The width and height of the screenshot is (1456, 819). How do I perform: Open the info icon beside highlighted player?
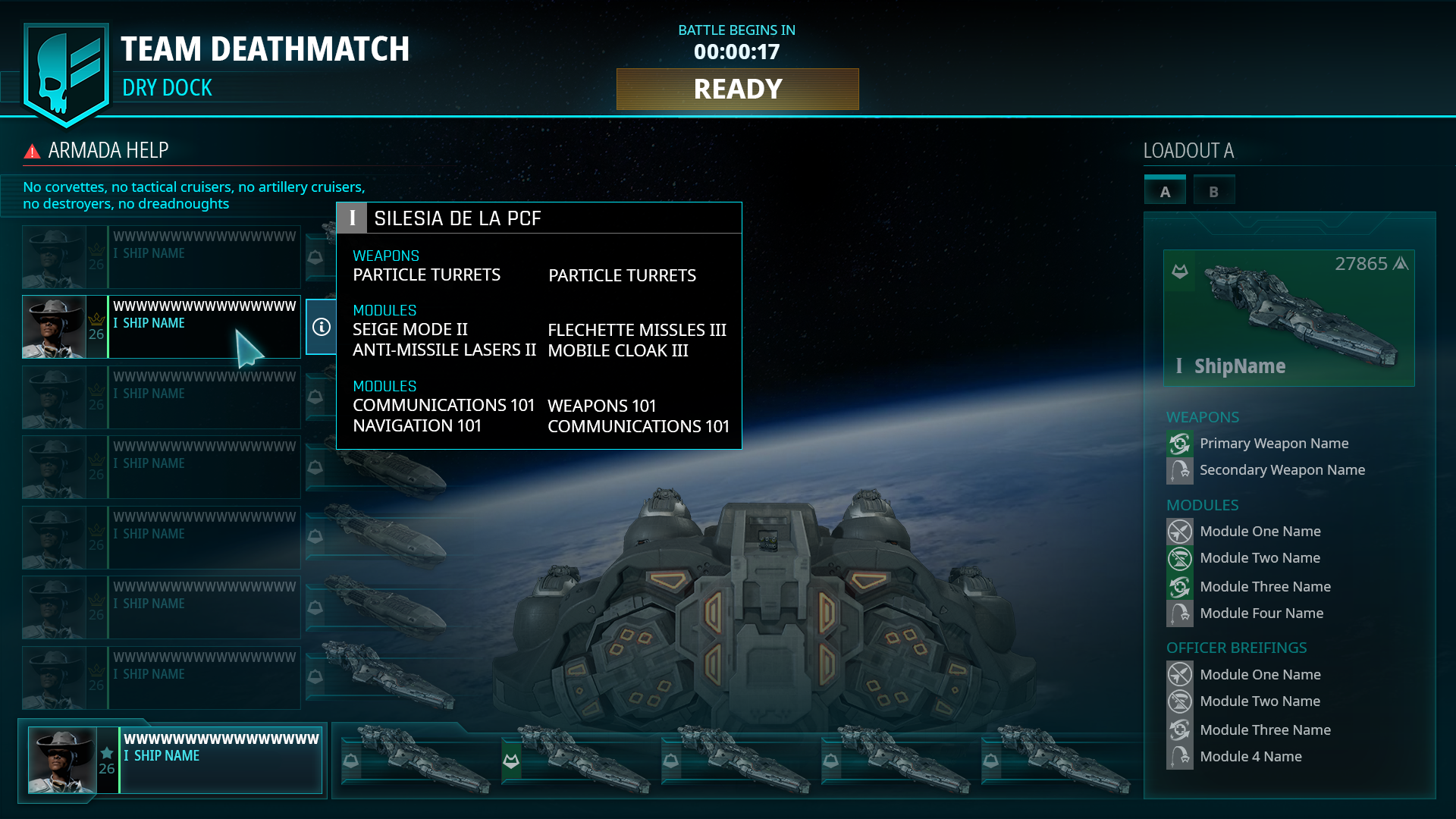point(322,327)
